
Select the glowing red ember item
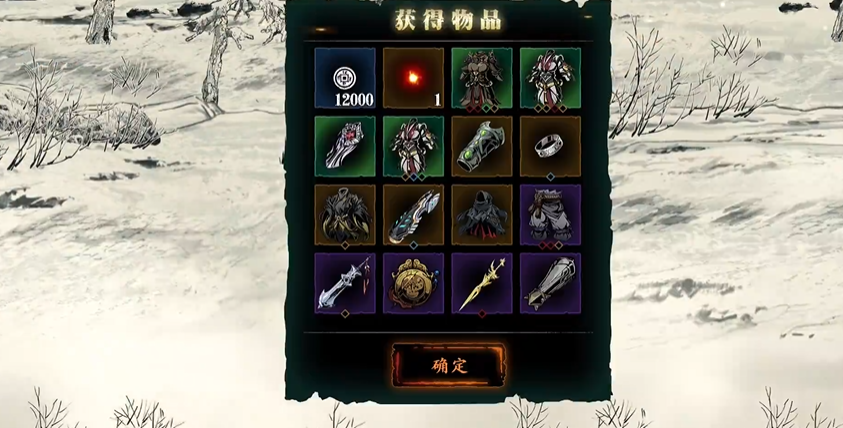click(413, 78)
